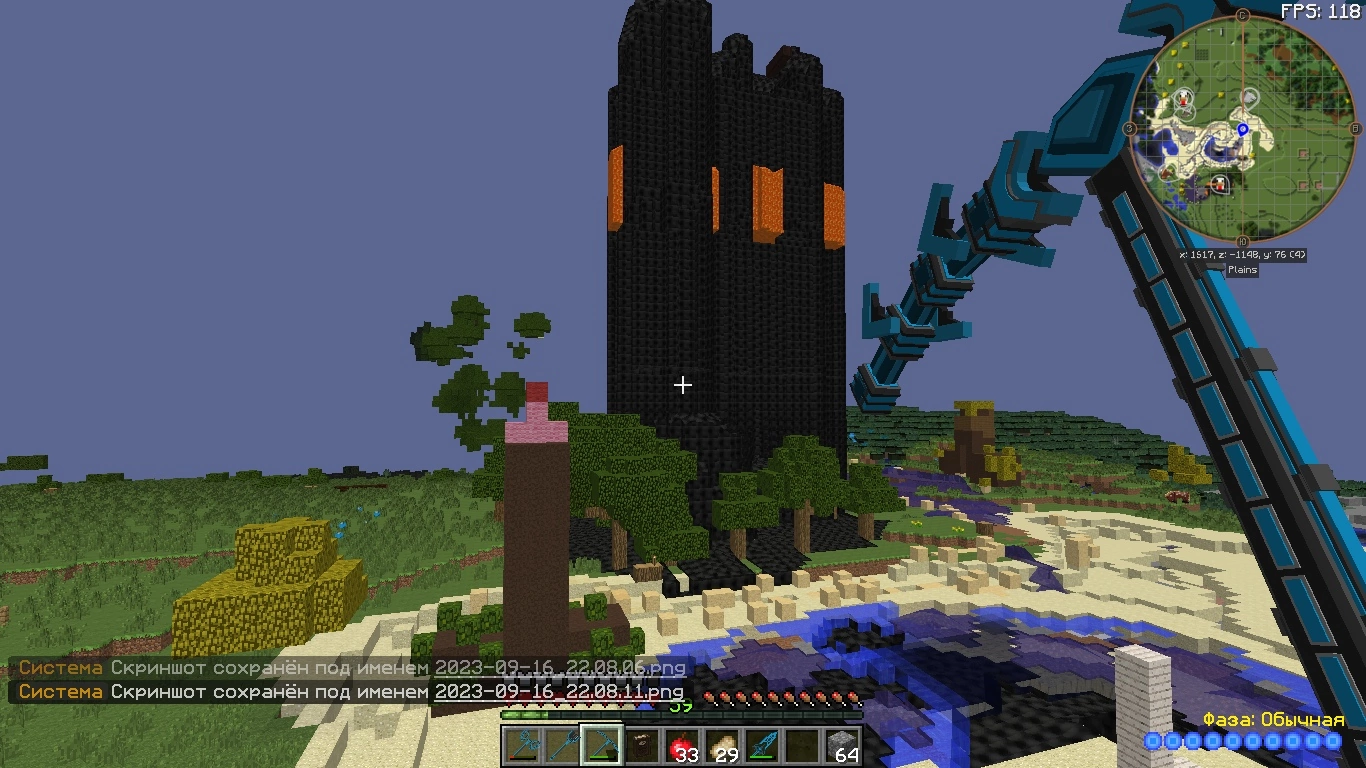The height and width of the screenshot is (768, 1366).
Task: Open the screenshot link 2023-09-16_22.08.11.png
Action: [x=558, y=691]
